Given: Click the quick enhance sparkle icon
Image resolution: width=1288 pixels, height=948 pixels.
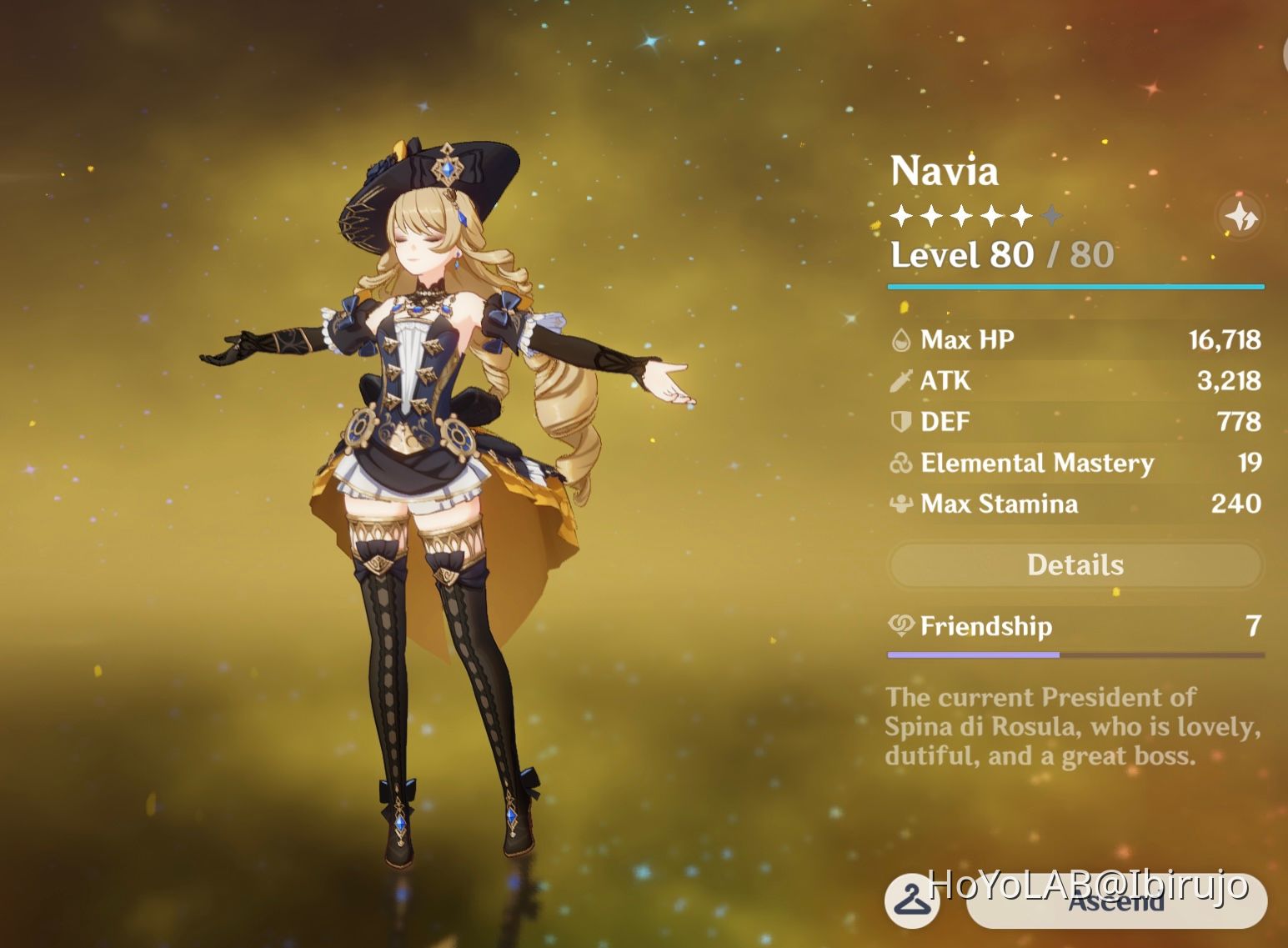Looking at the screenshot, I should click(1240, 215).
